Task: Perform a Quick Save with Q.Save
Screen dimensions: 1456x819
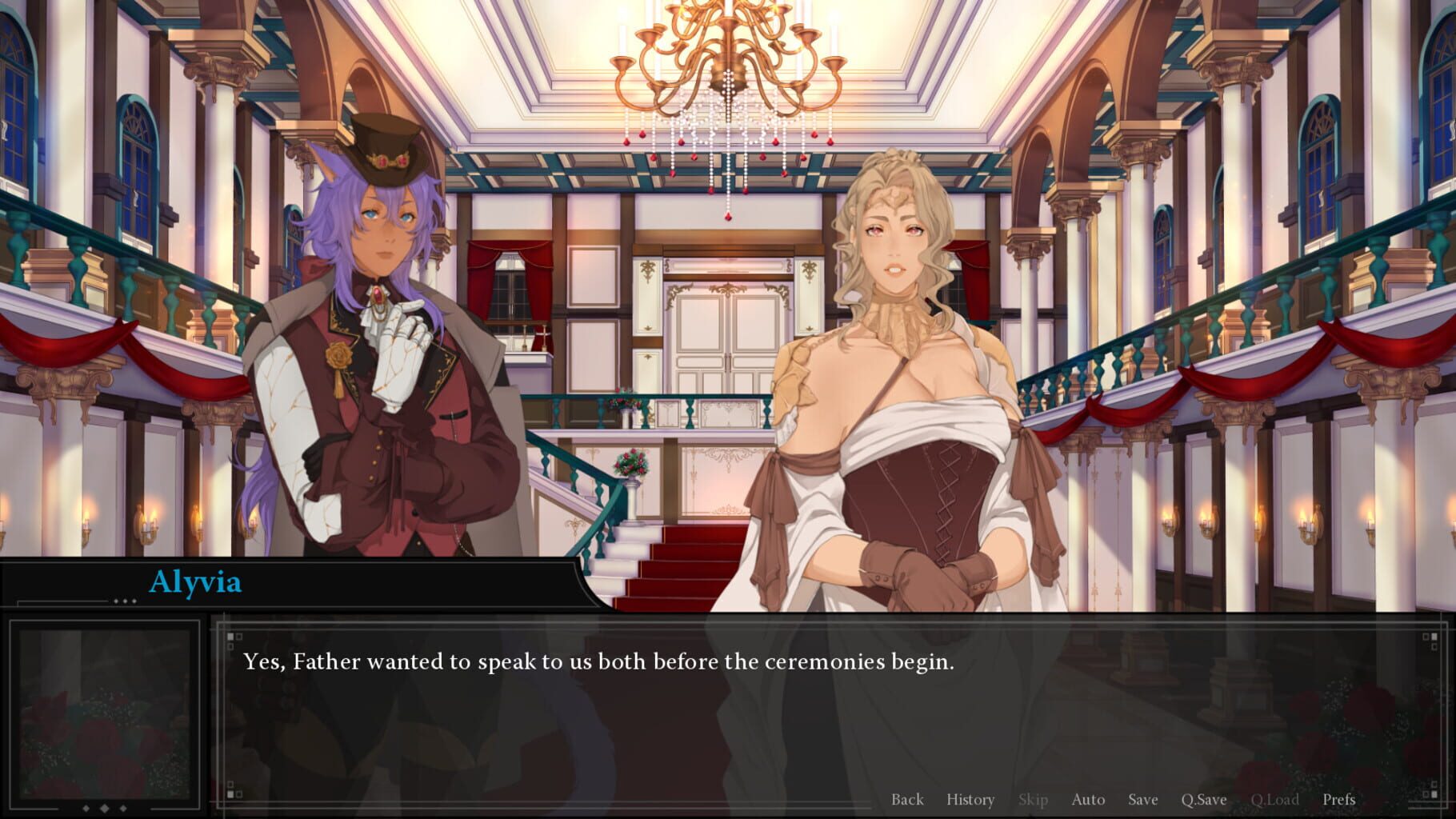Action: click(x=1203, y=799)
